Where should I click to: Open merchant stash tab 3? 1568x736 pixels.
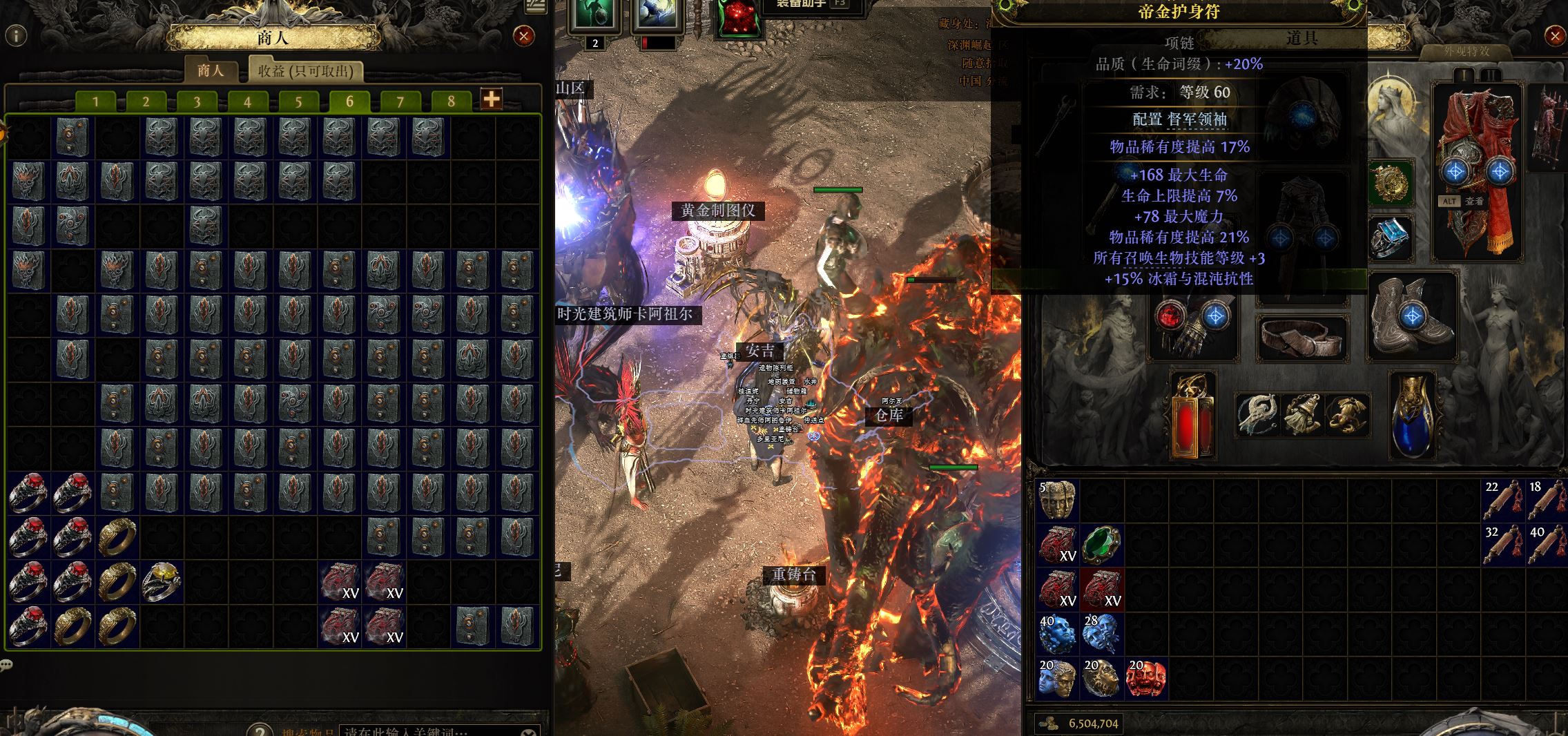[197, 101]
